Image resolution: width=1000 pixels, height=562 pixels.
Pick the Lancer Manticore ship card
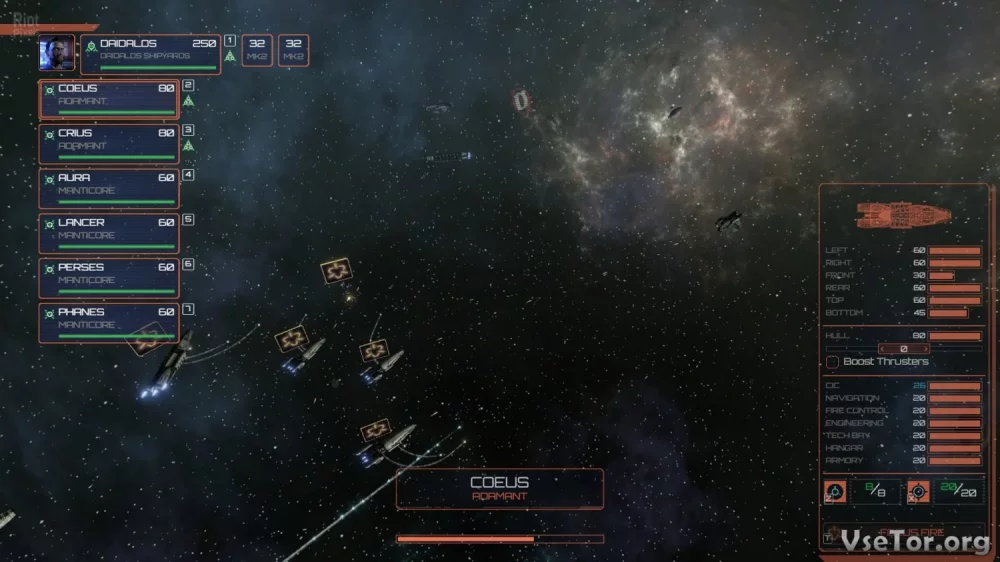coord(109,234)
